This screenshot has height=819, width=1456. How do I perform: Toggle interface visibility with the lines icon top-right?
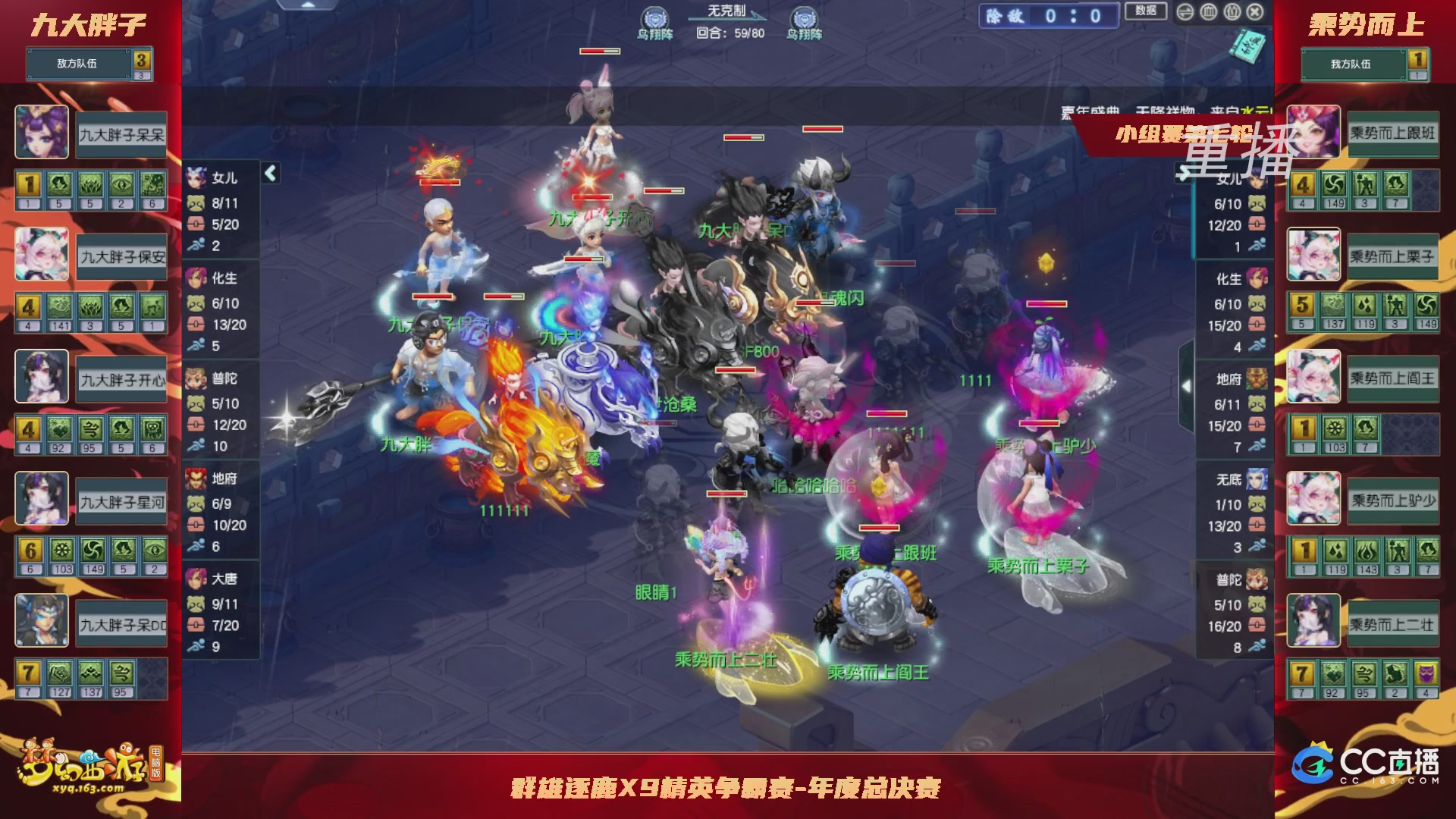click(x=1185, y=12)
